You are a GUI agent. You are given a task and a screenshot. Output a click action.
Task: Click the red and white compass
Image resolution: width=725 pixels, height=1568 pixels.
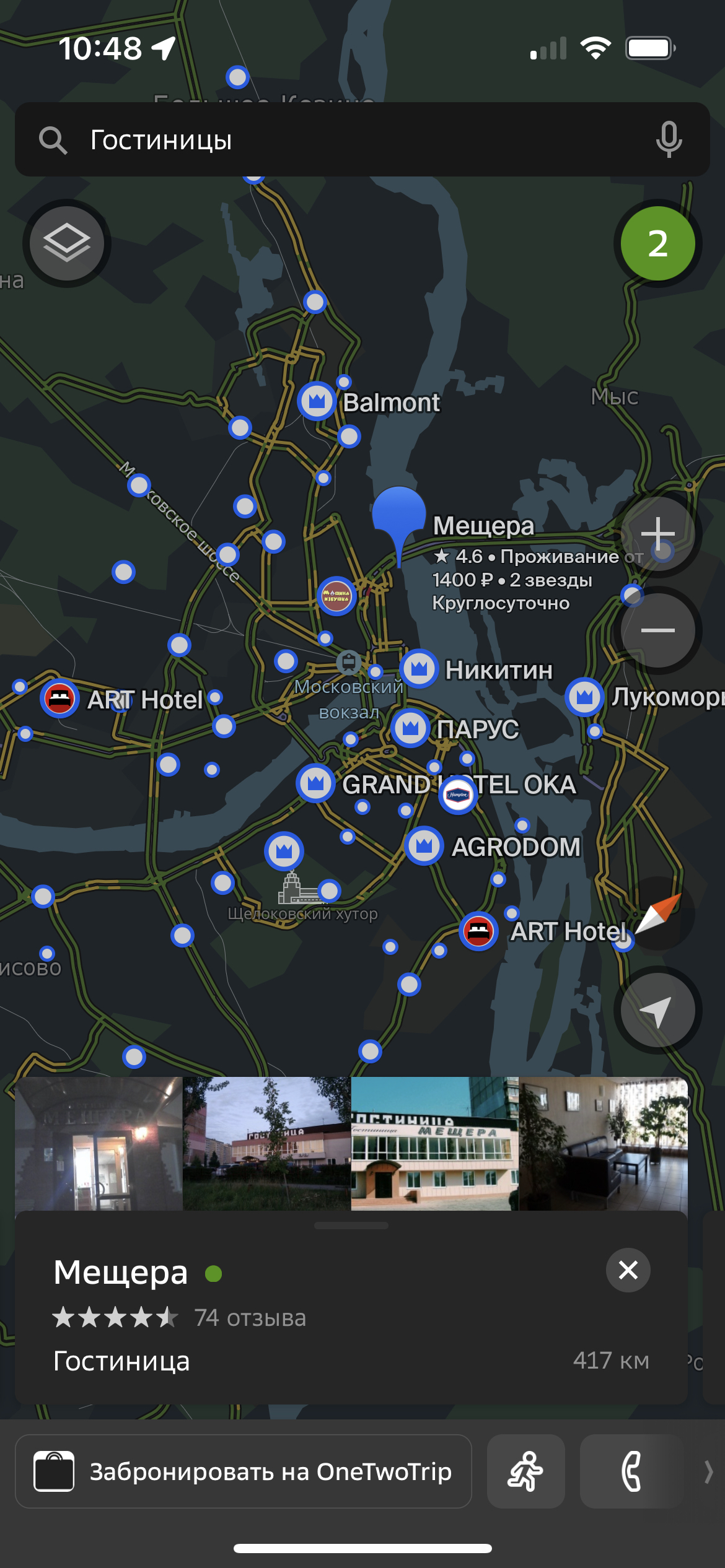(x=657, y=914)
